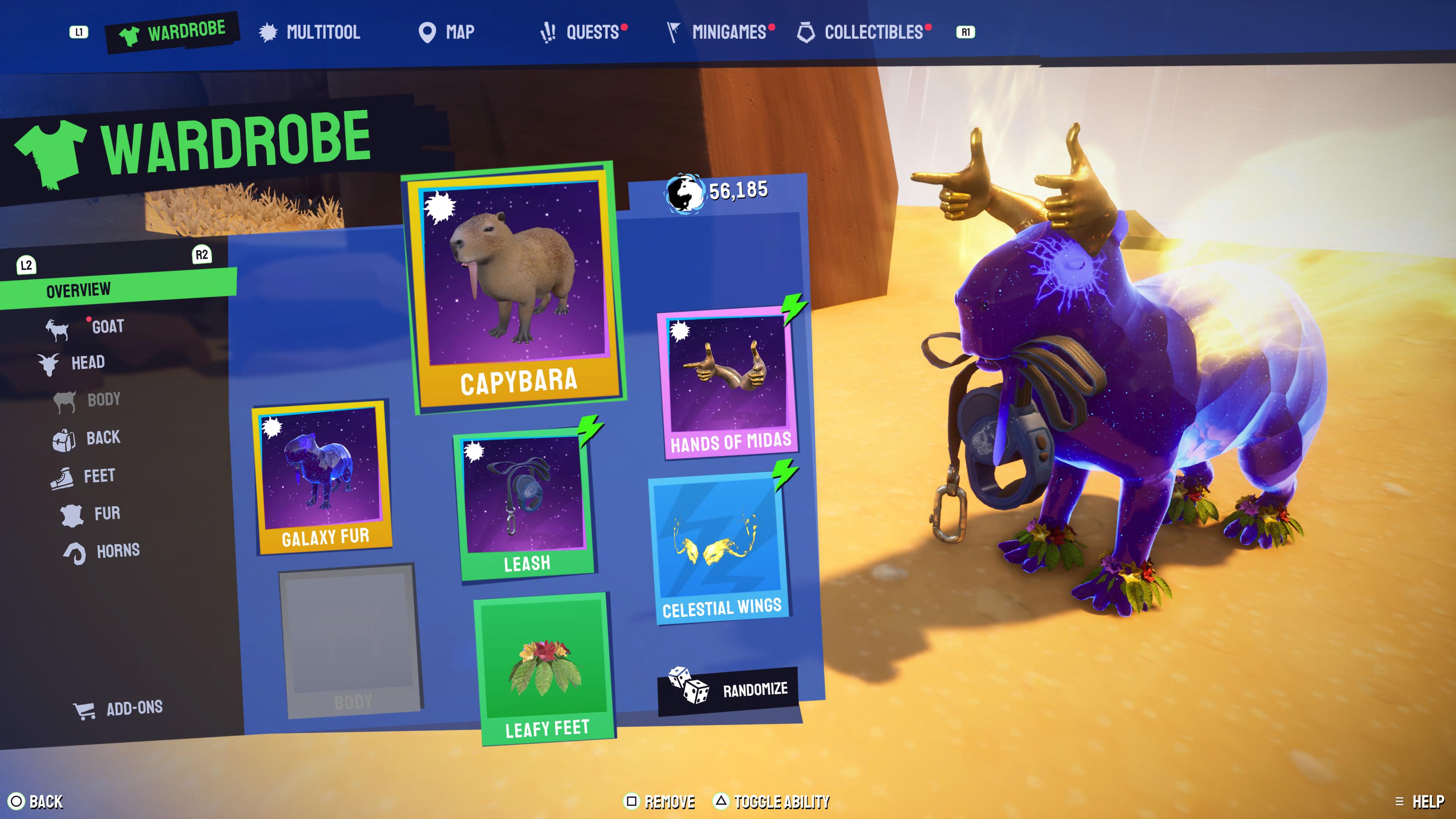Select the Wardrobe tab in top bar

[x=173, y=32]
